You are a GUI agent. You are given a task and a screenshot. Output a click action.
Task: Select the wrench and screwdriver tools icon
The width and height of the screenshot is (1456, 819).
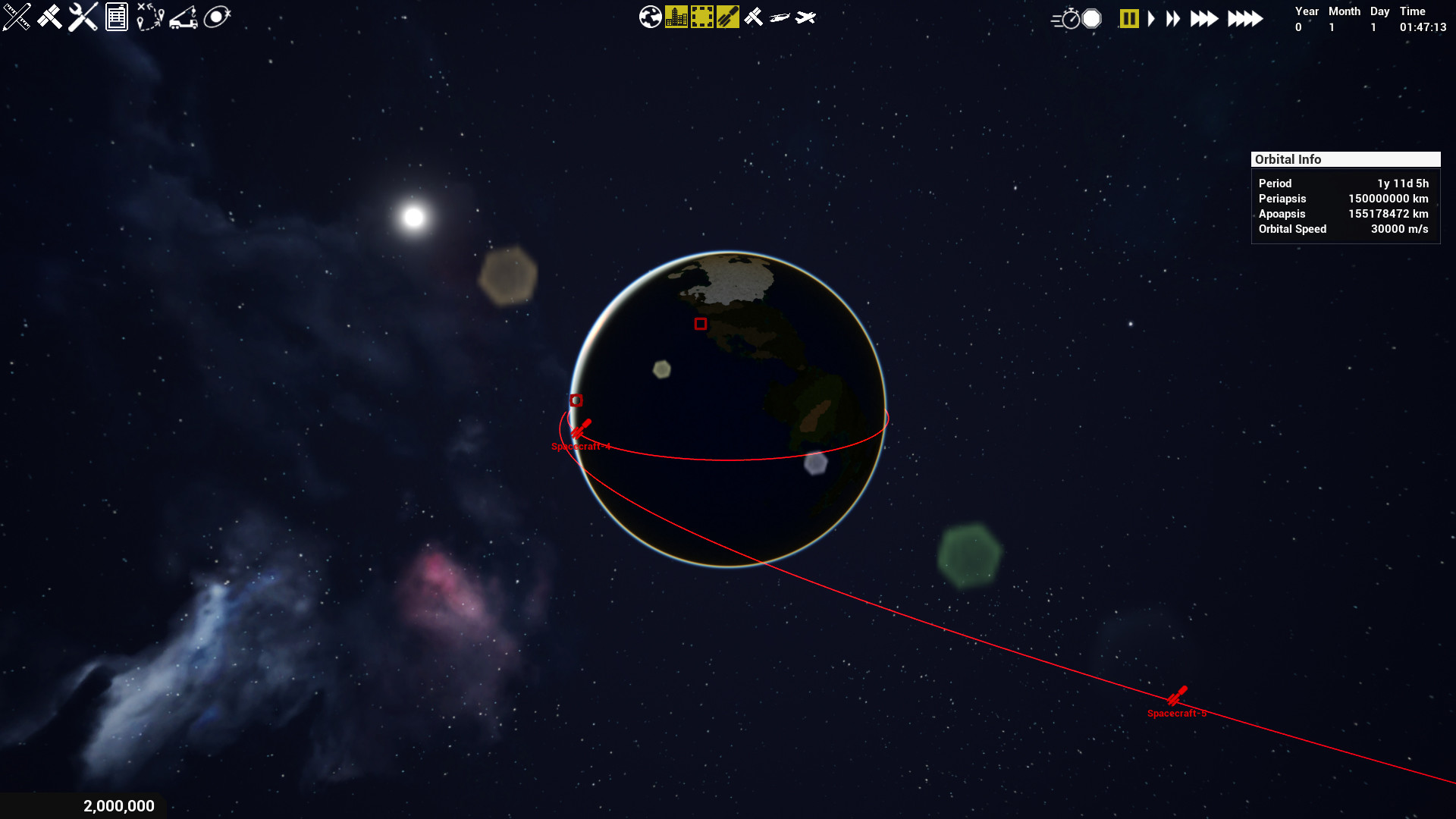pos(83,17)
